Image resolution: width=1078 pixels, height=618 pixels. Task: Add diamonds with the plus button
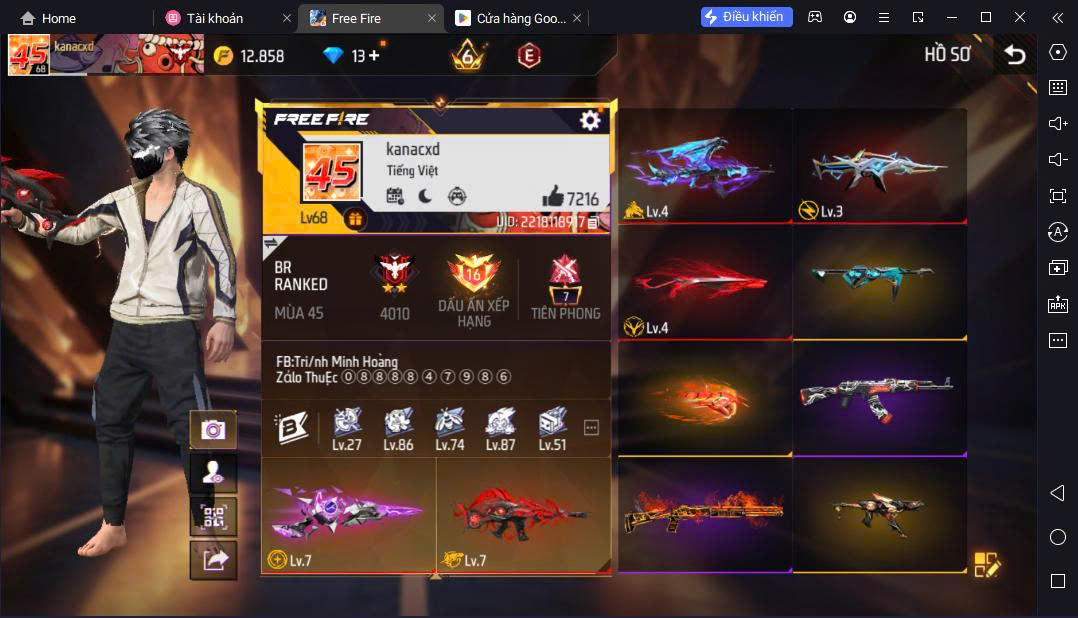[374, 56]
